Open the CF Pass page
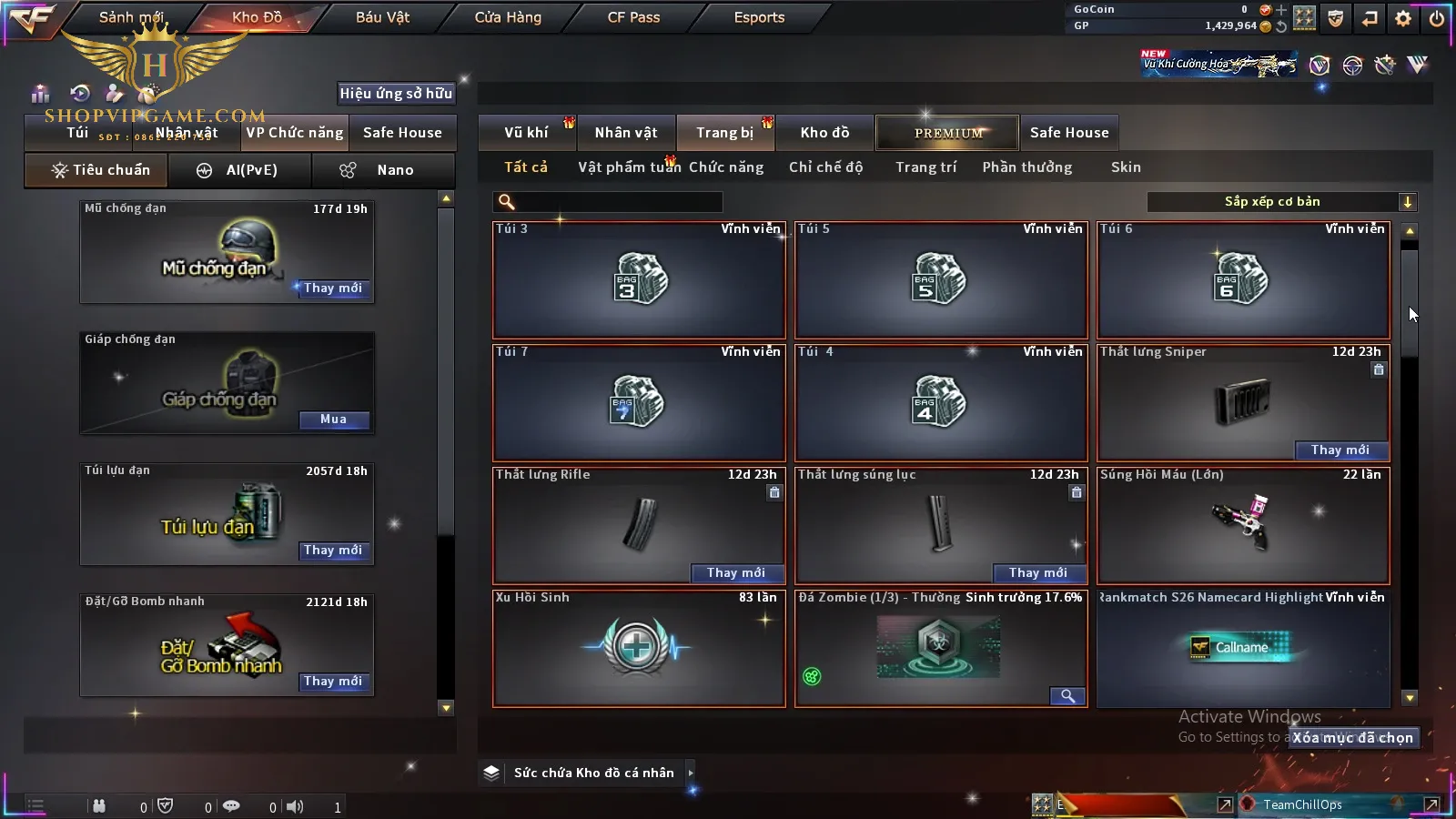1456x819 pixels. coord(633,17)
